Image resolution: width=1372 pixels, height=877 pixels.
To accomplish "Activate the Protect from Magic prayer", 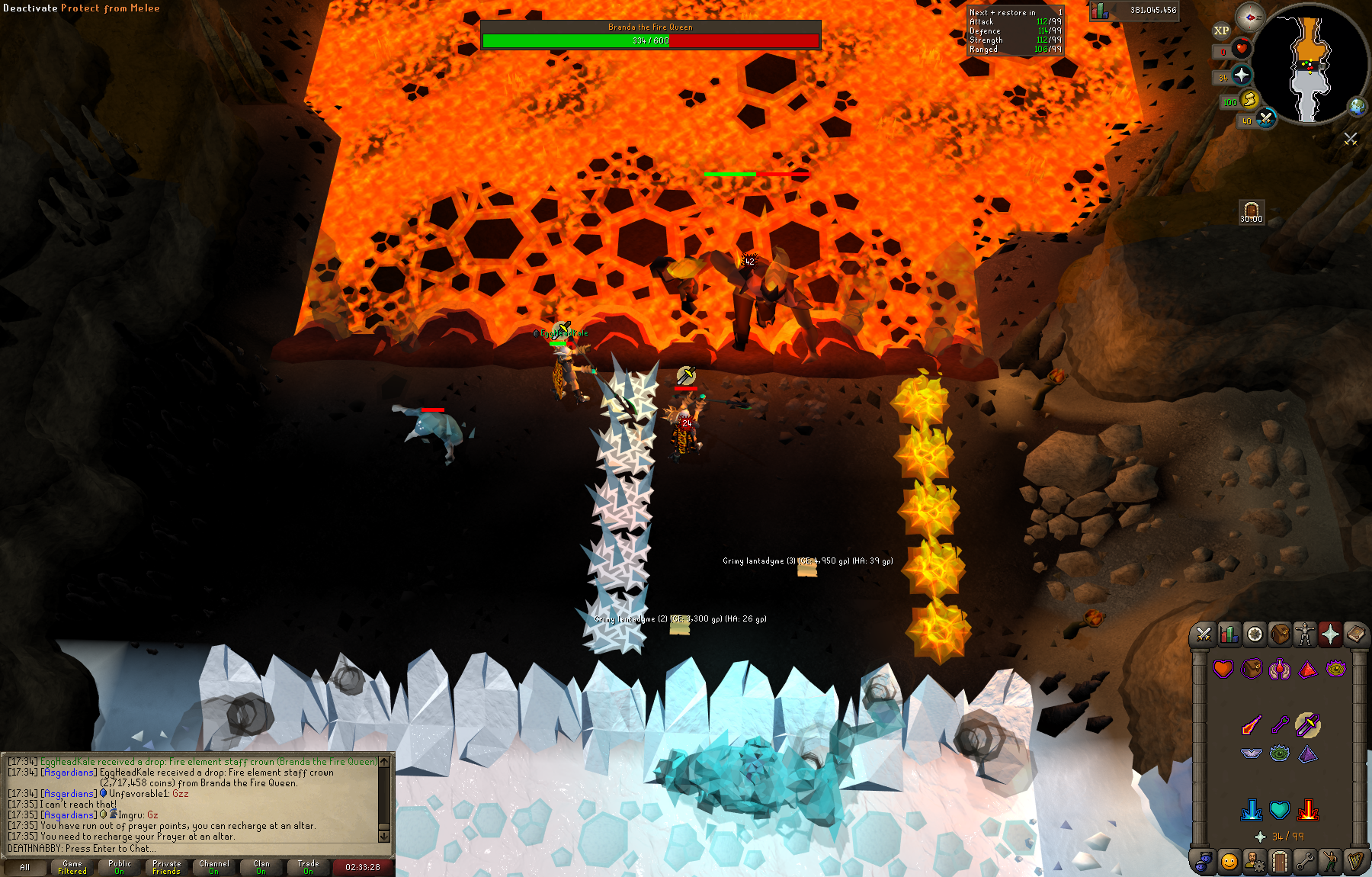I will 1252,725.
